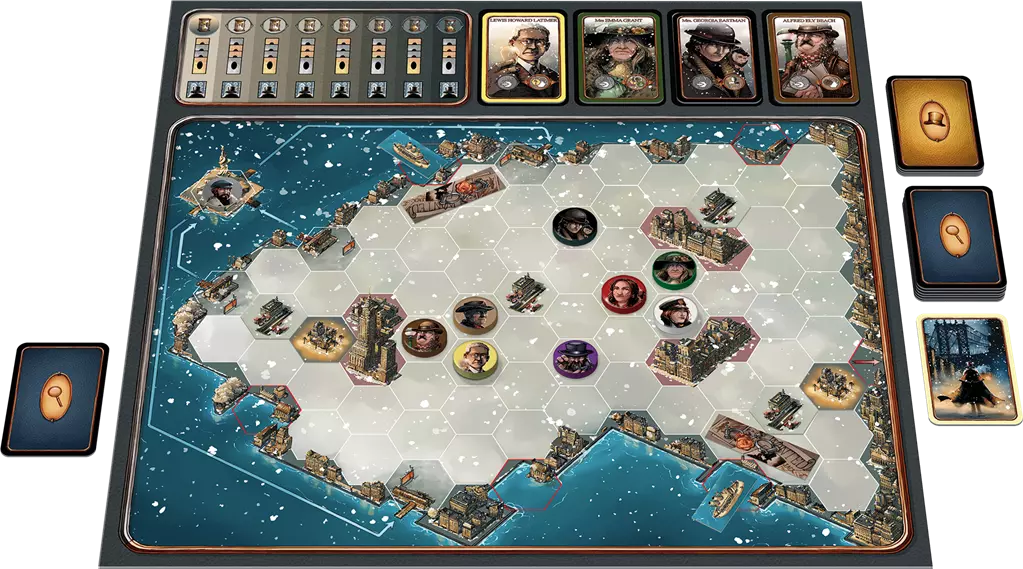Click the informant tile on the island
Screen dimensions: 1023x569
(x=219, y=193)
